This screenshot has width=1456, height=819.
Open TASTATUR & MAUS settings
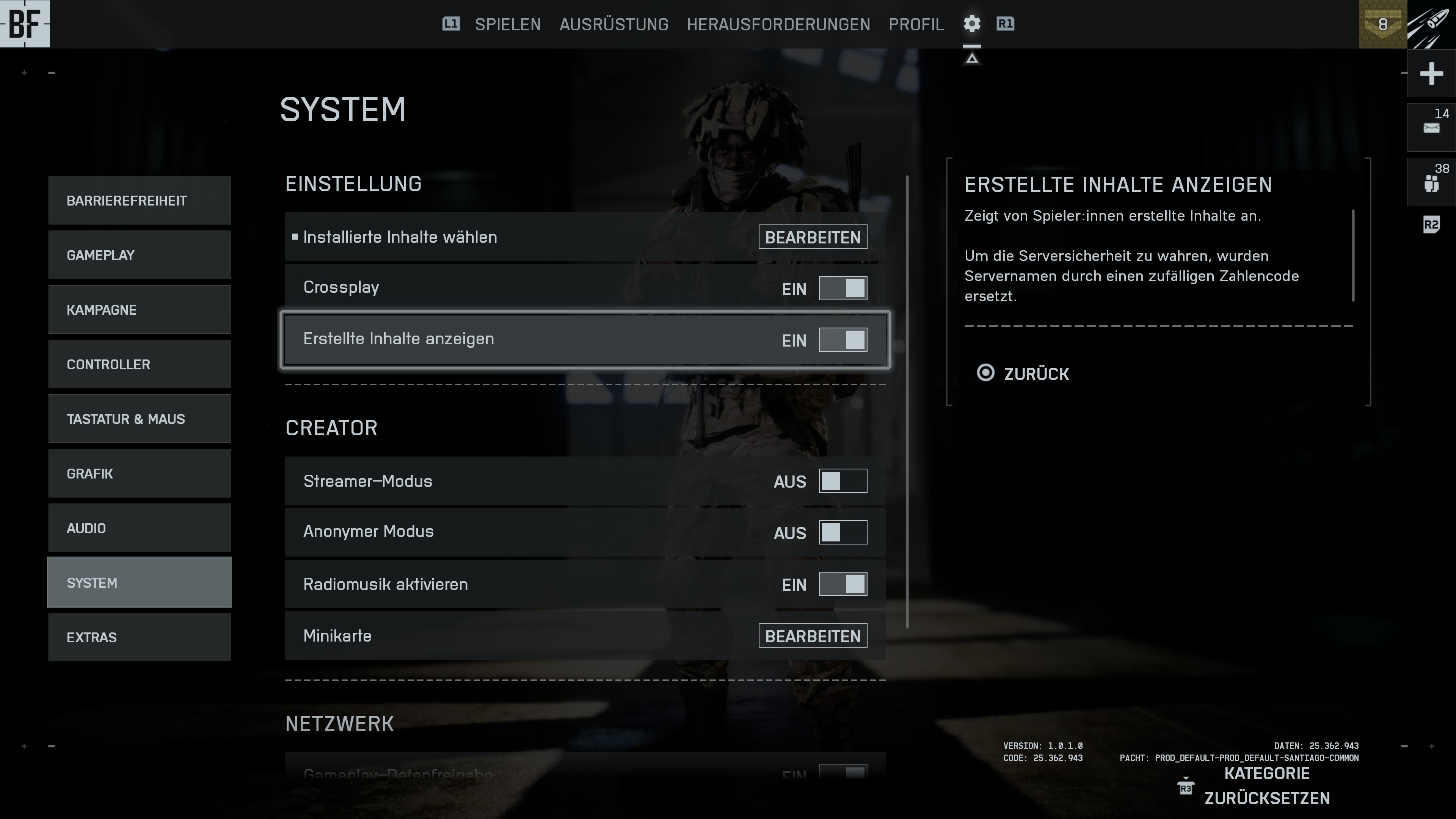point(139,419)
